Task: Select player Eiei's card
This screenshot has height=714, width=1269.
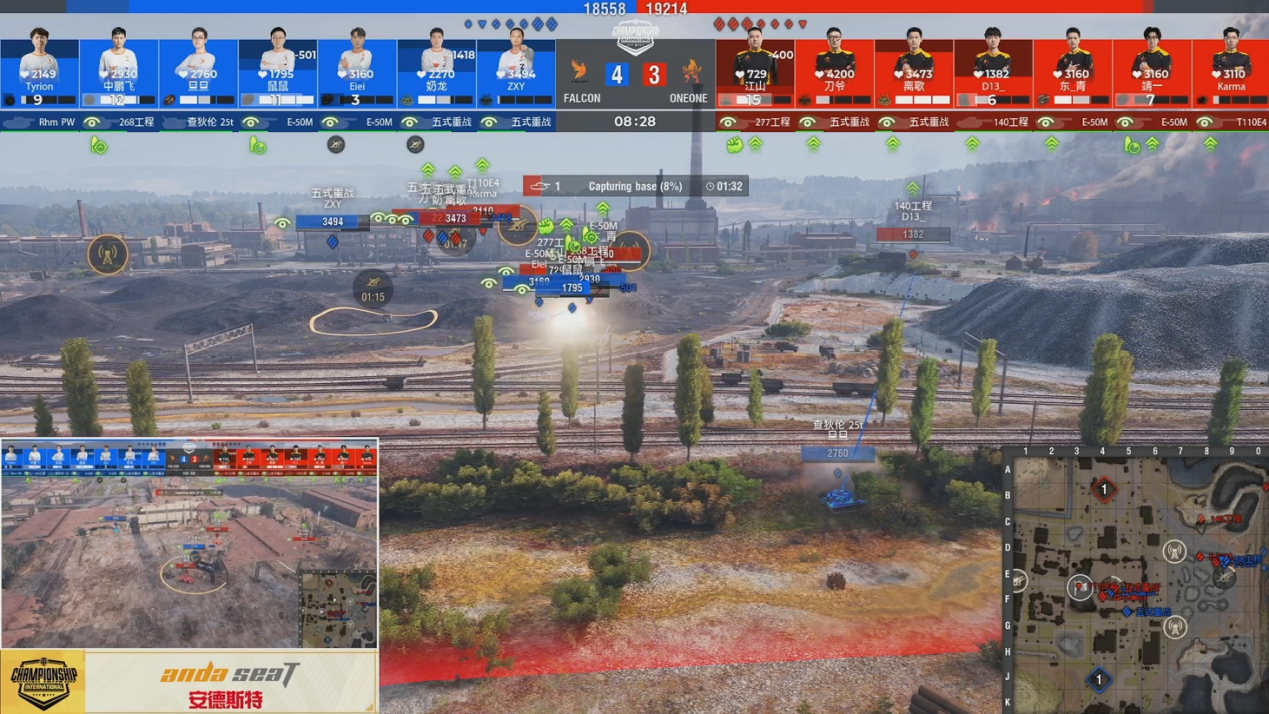Action: [x=357, y=70]
